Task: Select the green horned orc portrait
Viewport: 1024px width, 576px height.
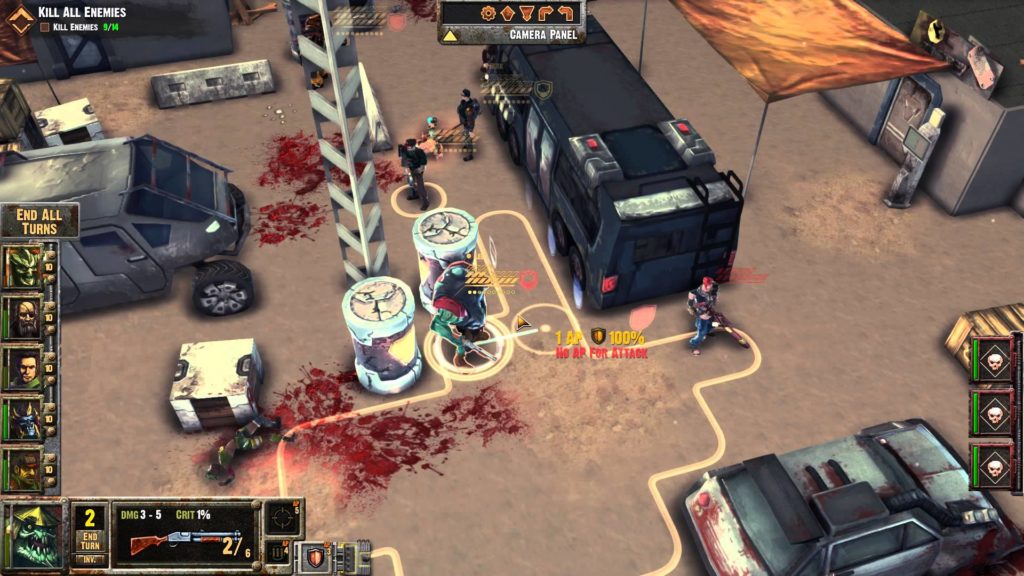Action: click(23, 266)
